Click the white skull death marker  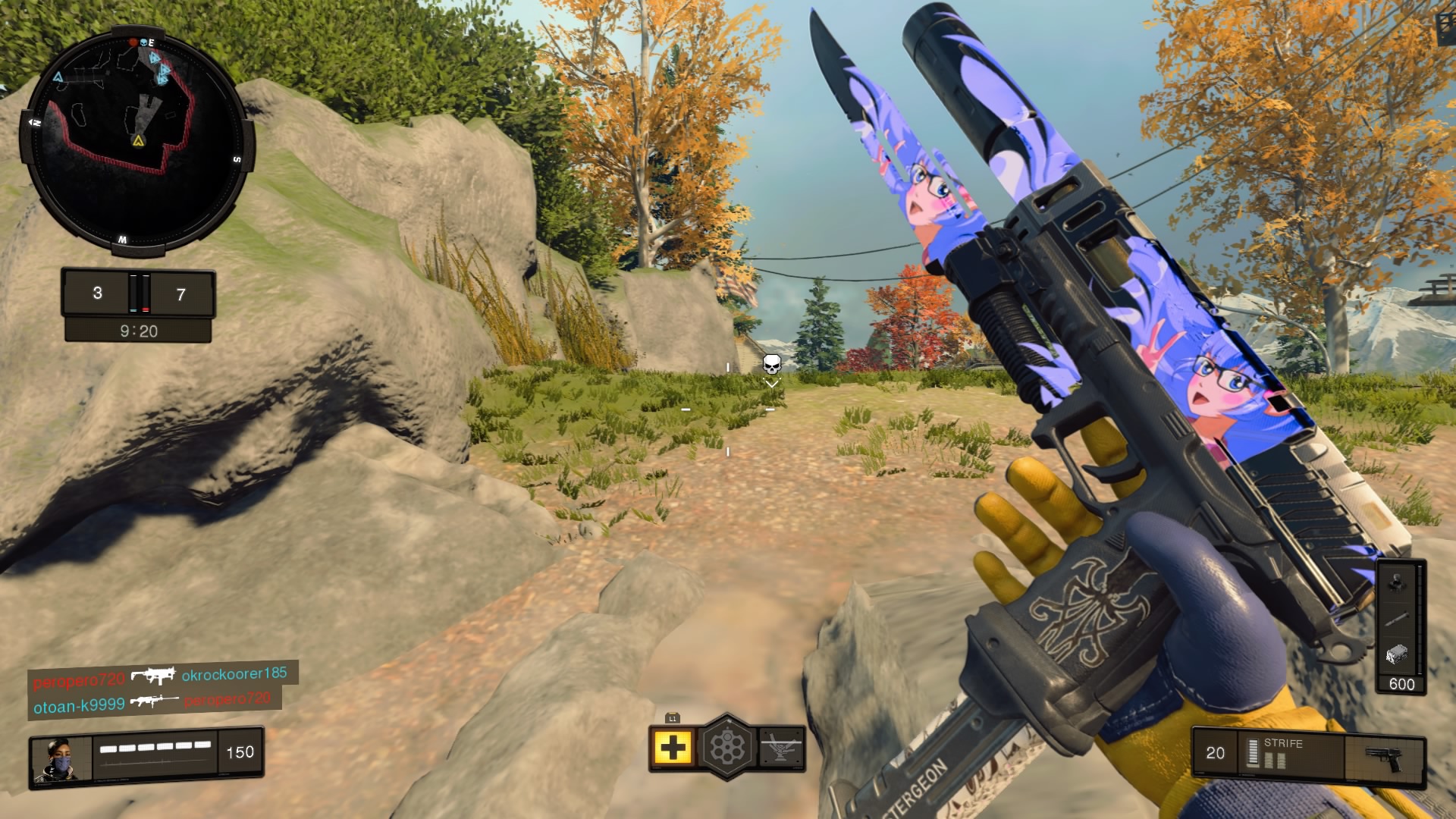(x=771, y=365)
